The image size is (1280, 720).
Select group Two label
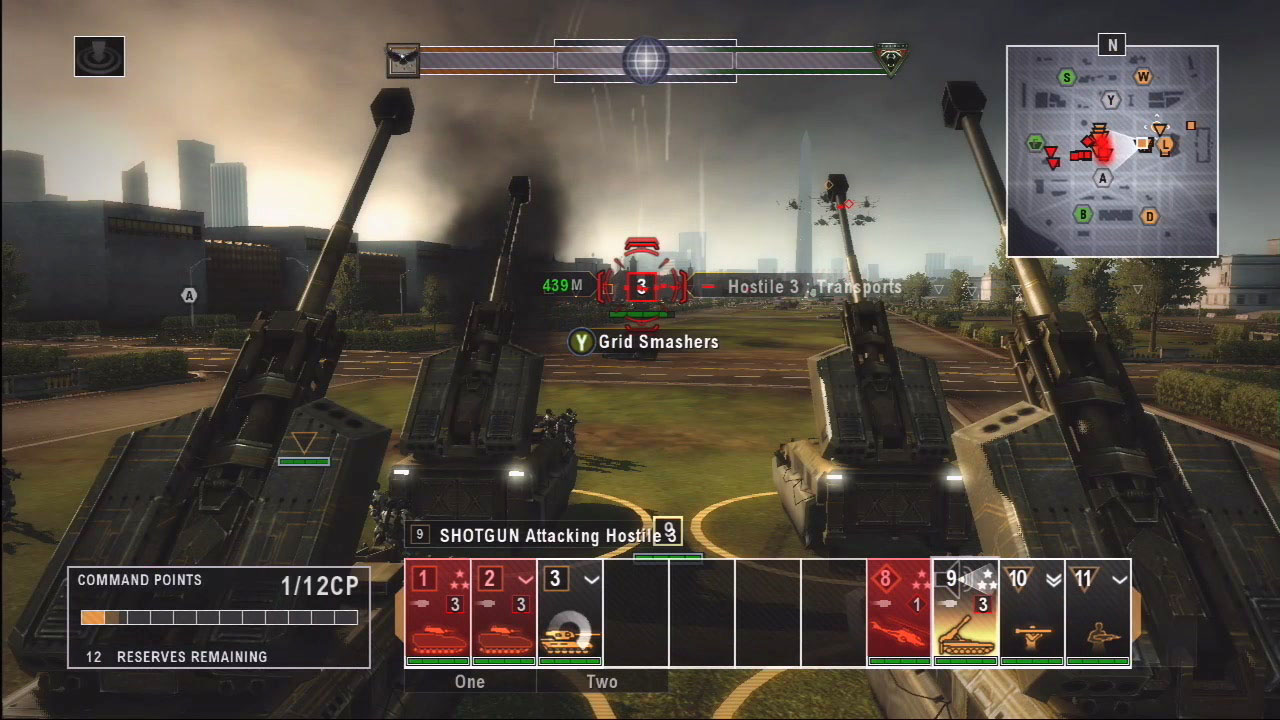(x=602, y=682)
